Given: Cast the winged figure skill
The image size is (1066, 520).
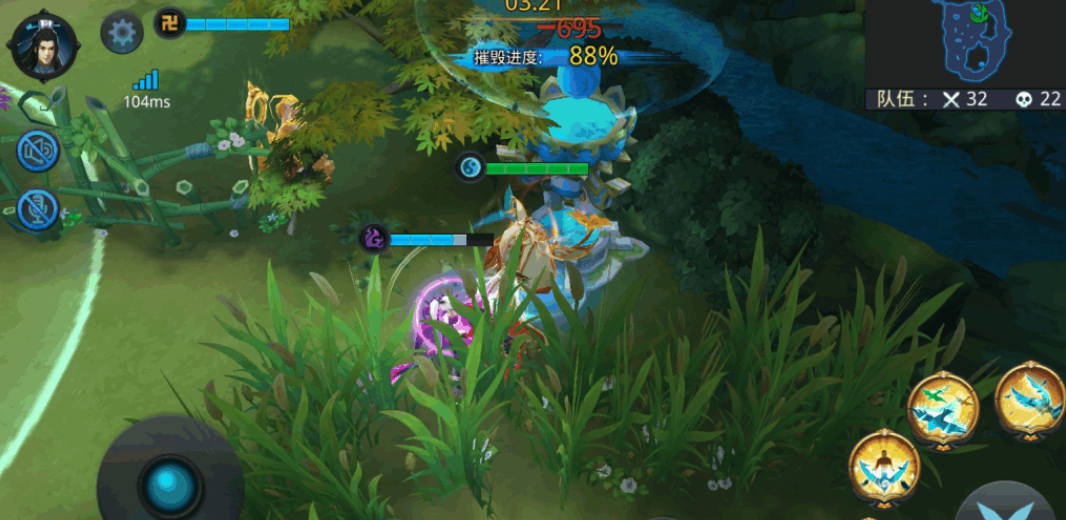Looking at the screenshot, I should pos(884,465).
